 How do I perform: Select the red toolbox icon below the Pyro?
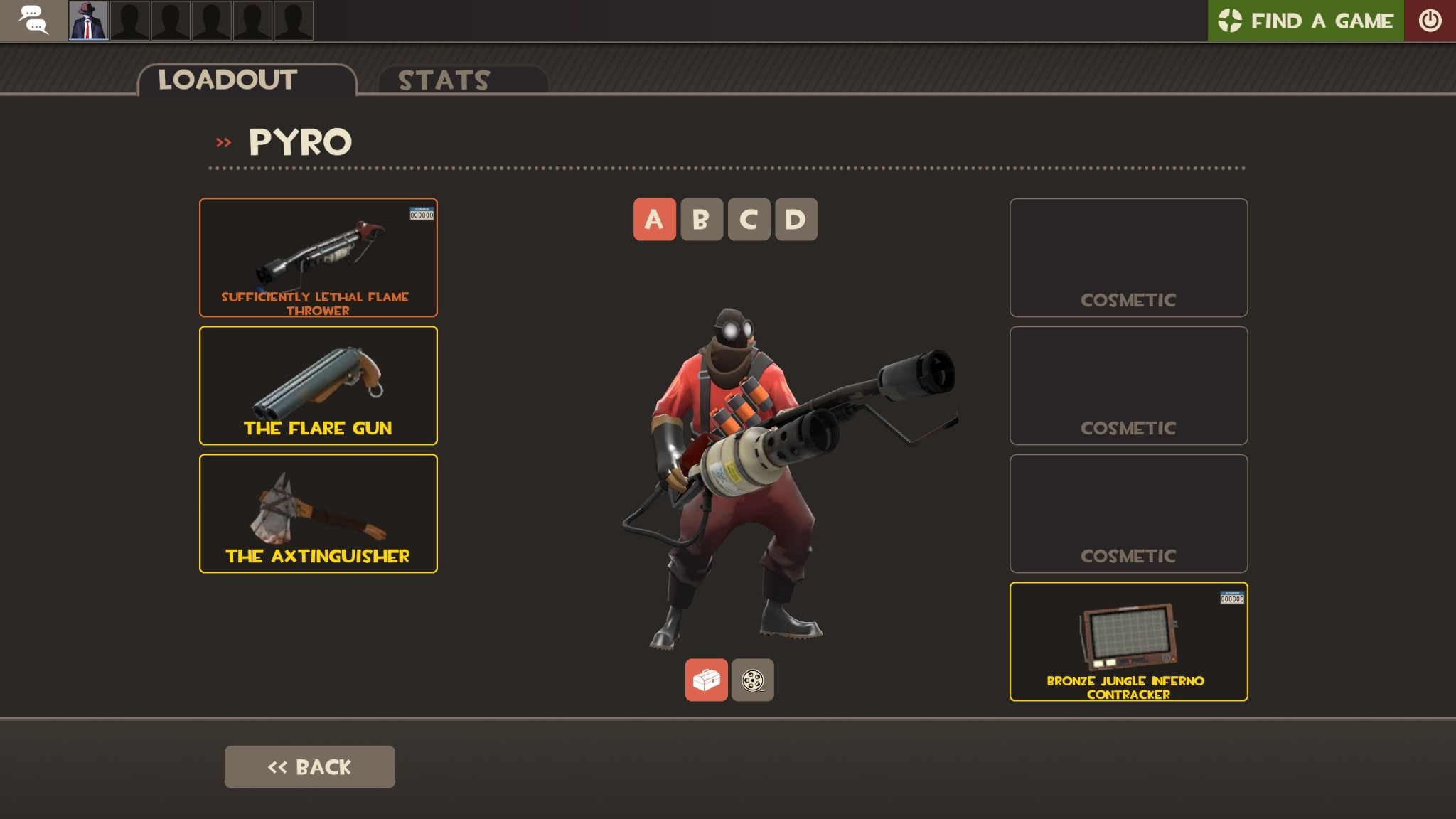(707, 680)
